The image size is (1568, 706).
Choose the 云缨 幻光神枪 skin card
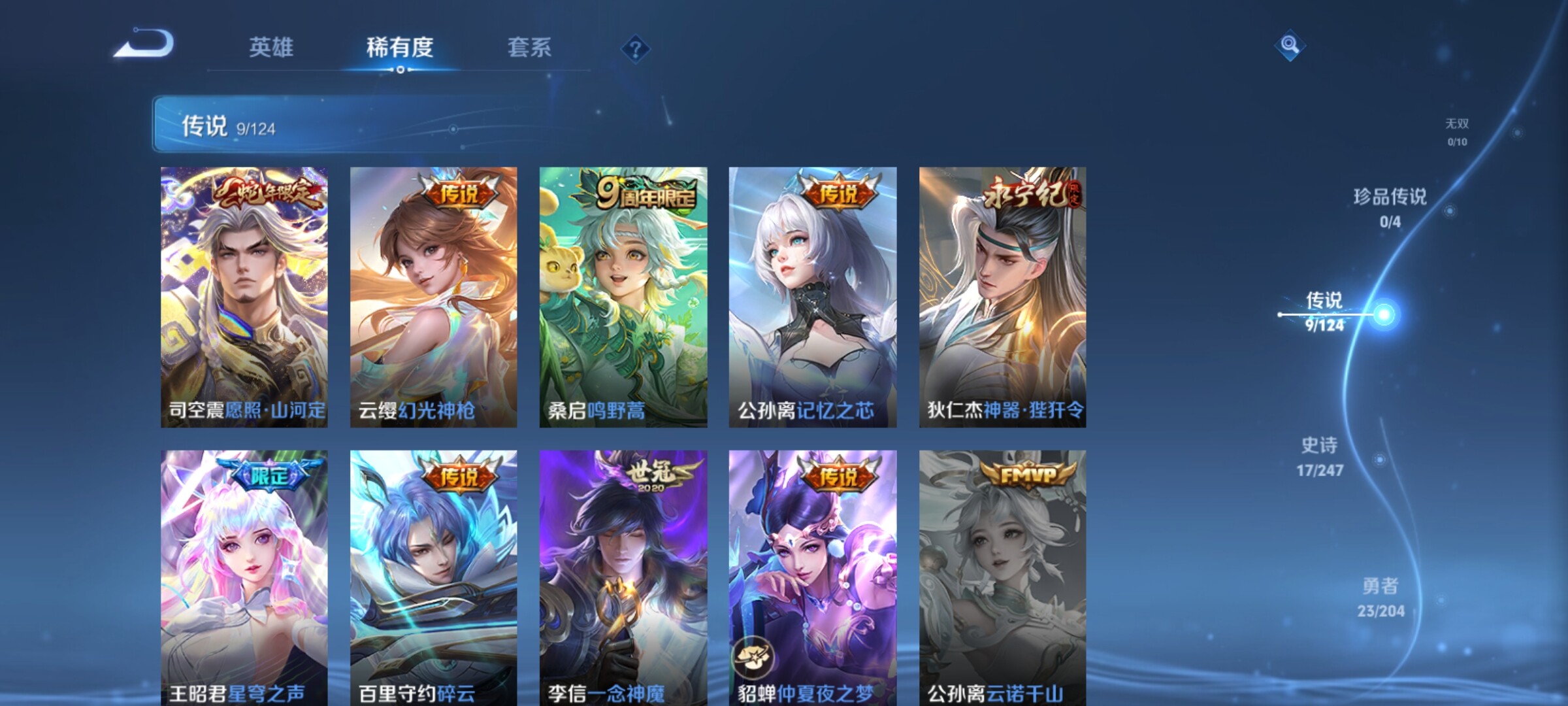(x=434, y=297)
